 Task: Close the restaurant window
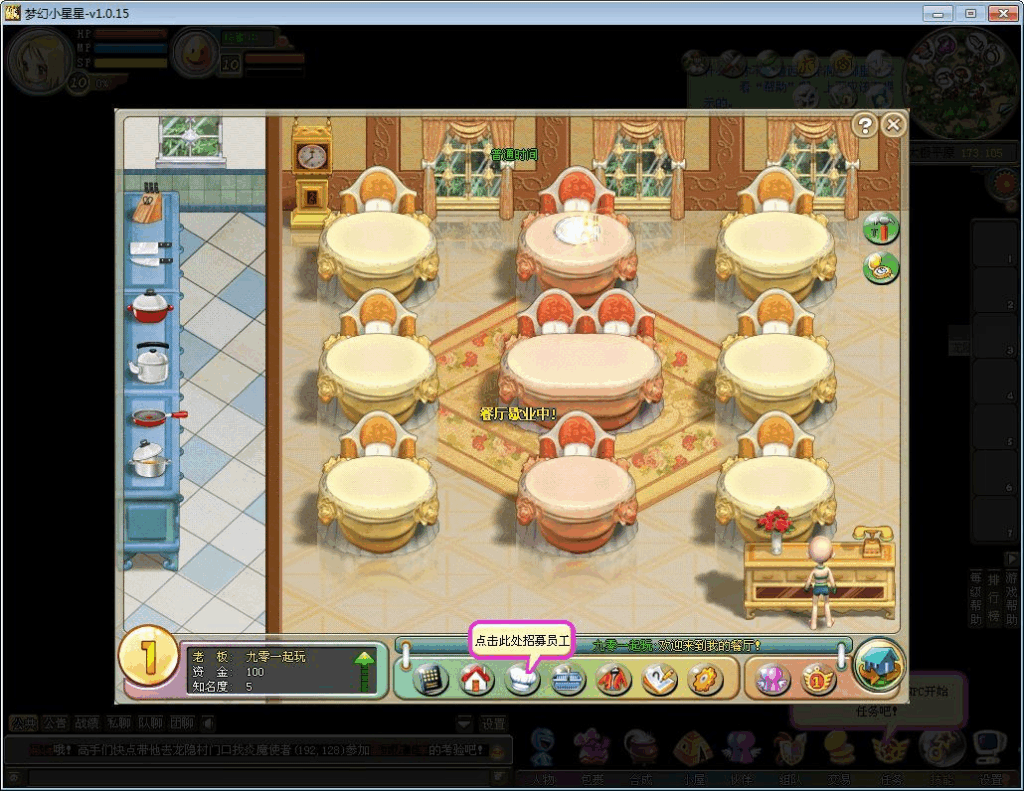893,124
